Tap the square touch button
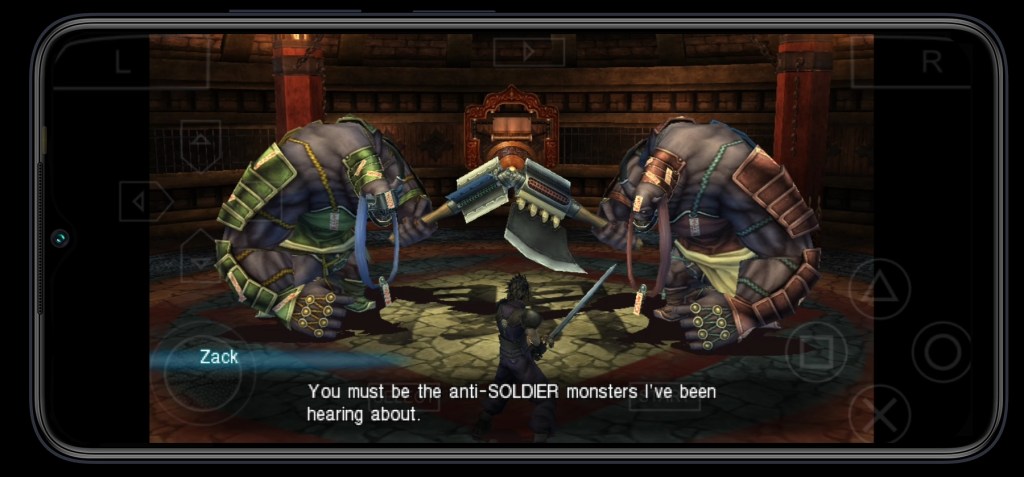The height and width of the screenshot is (477, 1024). click(816, 352)
